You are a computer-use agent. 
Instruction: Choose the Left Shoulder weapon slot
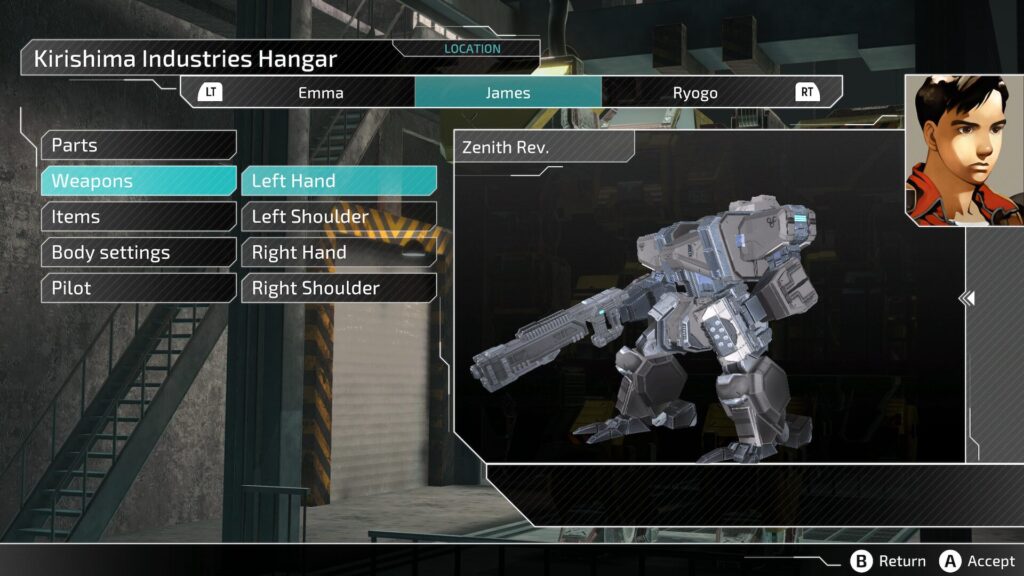coord(338,217)
